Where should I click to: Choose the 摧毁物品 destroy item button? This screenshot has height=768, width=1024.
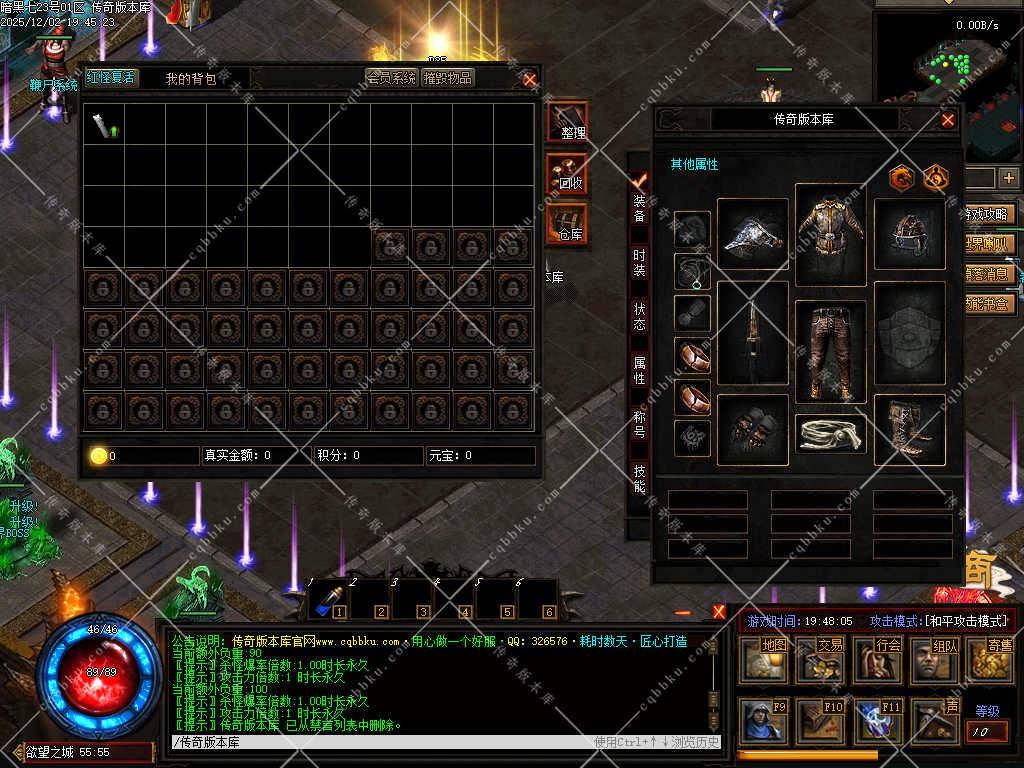pos(447,78)
